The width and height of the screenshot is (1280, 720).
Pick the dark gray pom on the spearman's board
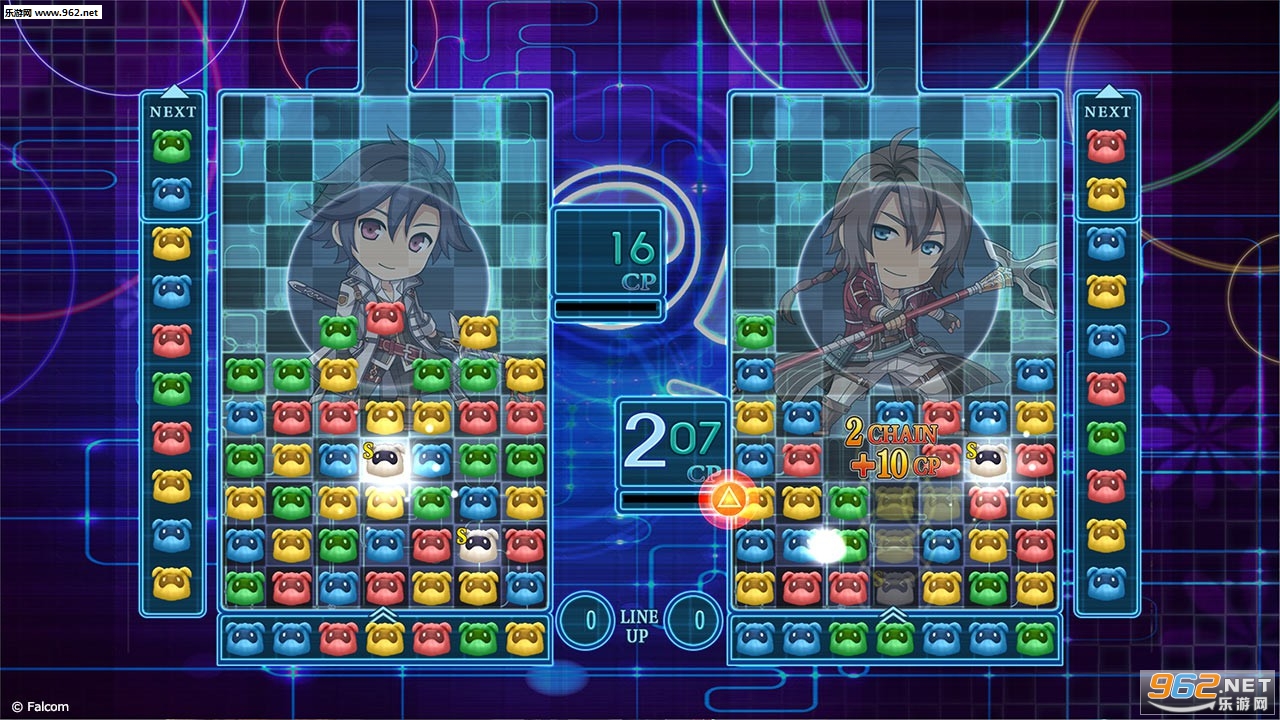tap(894, 588)
